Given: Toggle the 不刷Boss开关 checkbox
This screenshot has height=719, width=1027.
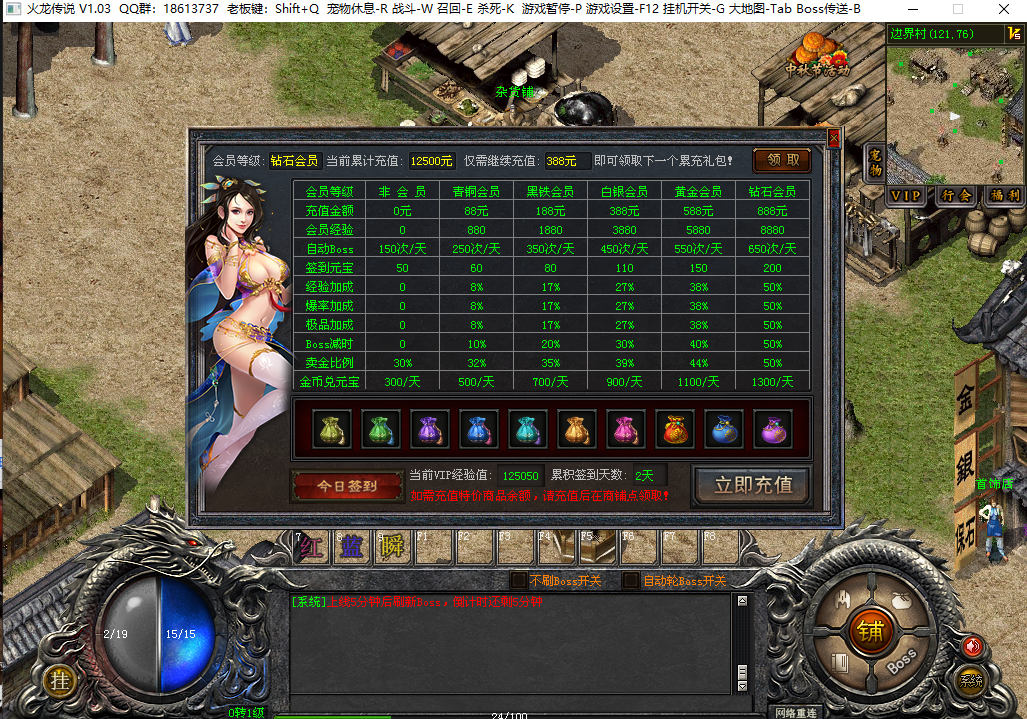Looking at the screenshot, I should click(x=518, y=580).
